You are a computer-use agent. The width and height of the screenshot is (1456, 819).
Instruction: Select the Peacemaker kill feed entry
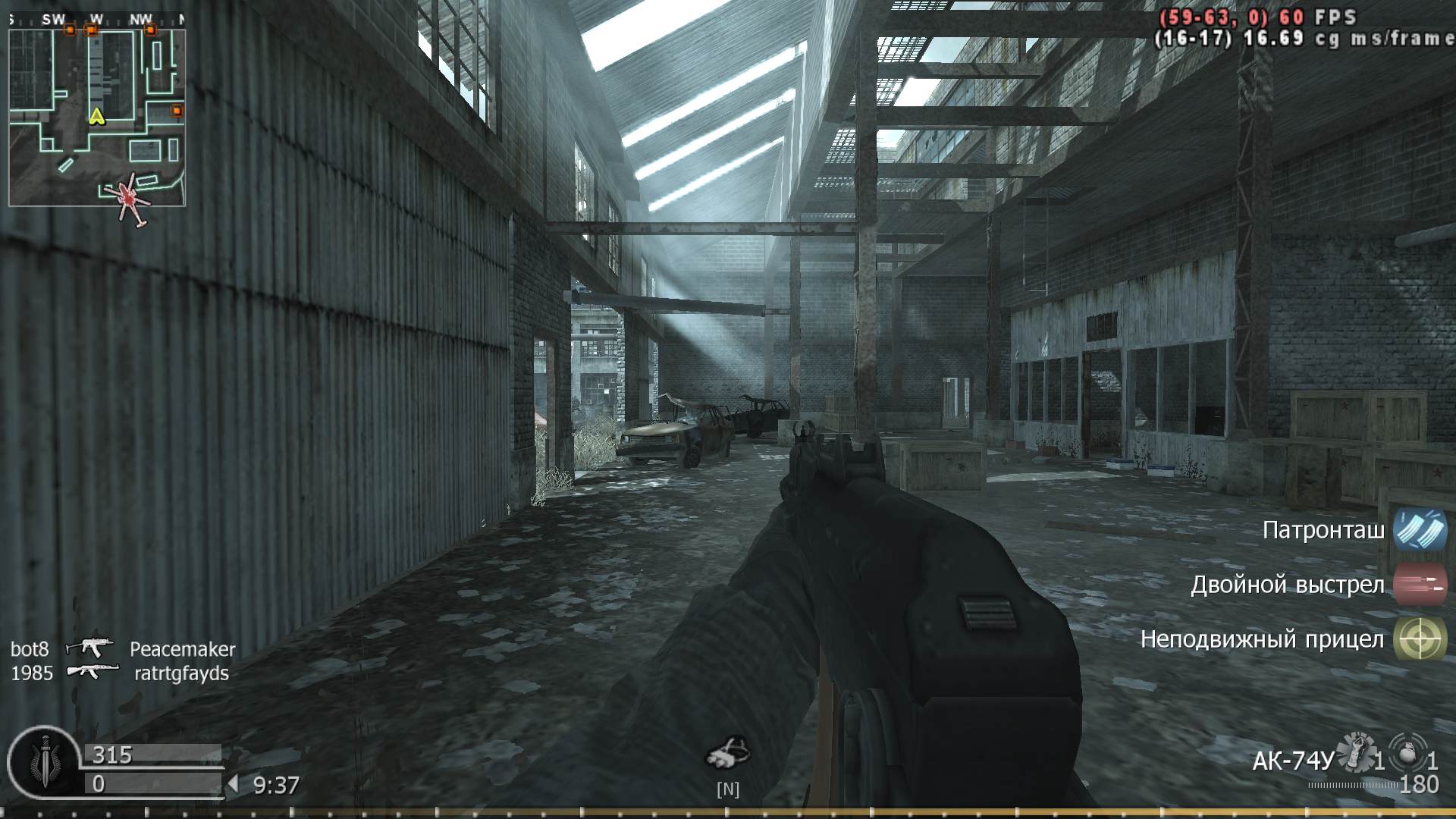point(182,648)
